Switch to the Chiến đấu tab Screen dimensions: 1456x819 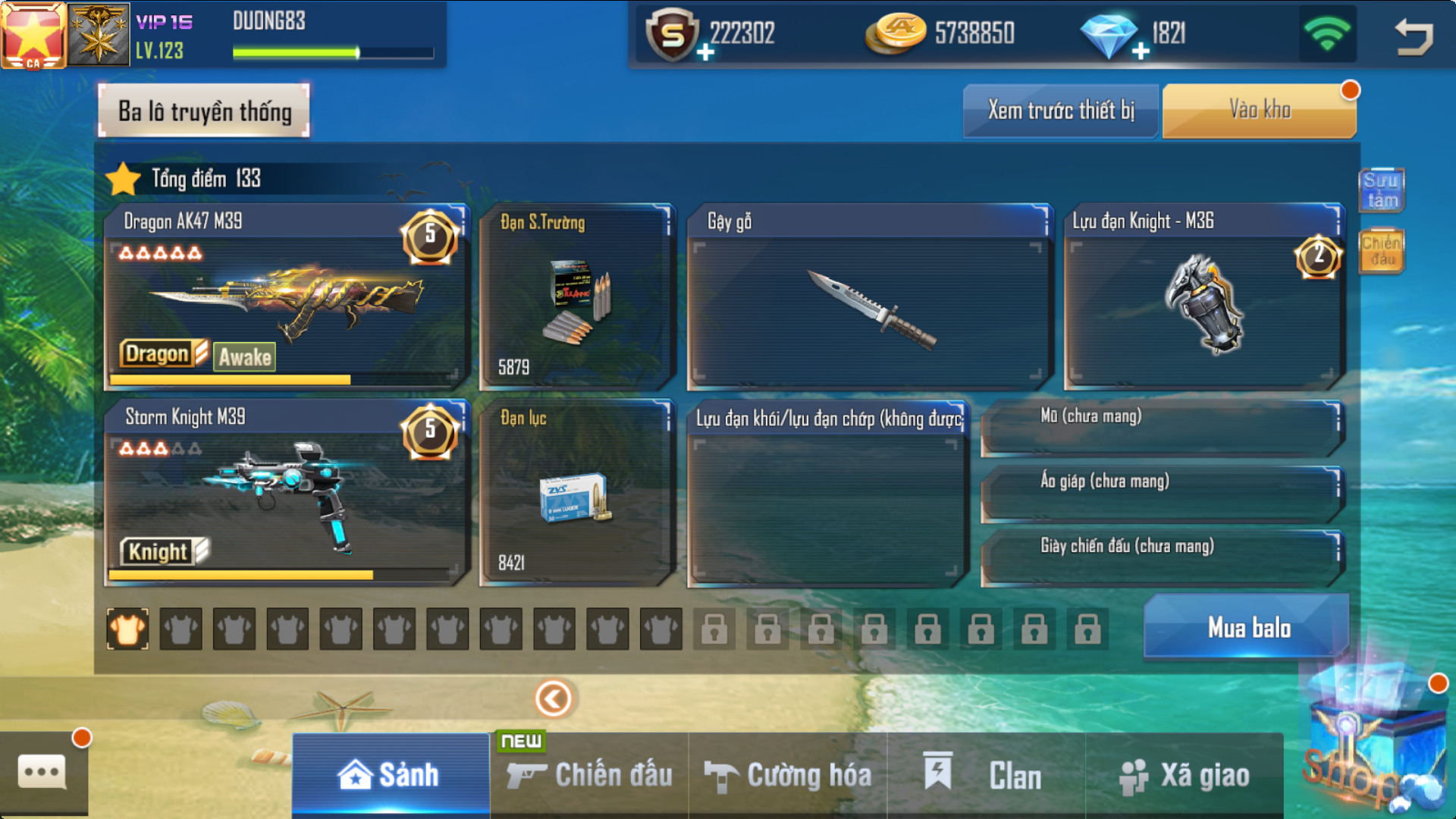click(590, 775)
